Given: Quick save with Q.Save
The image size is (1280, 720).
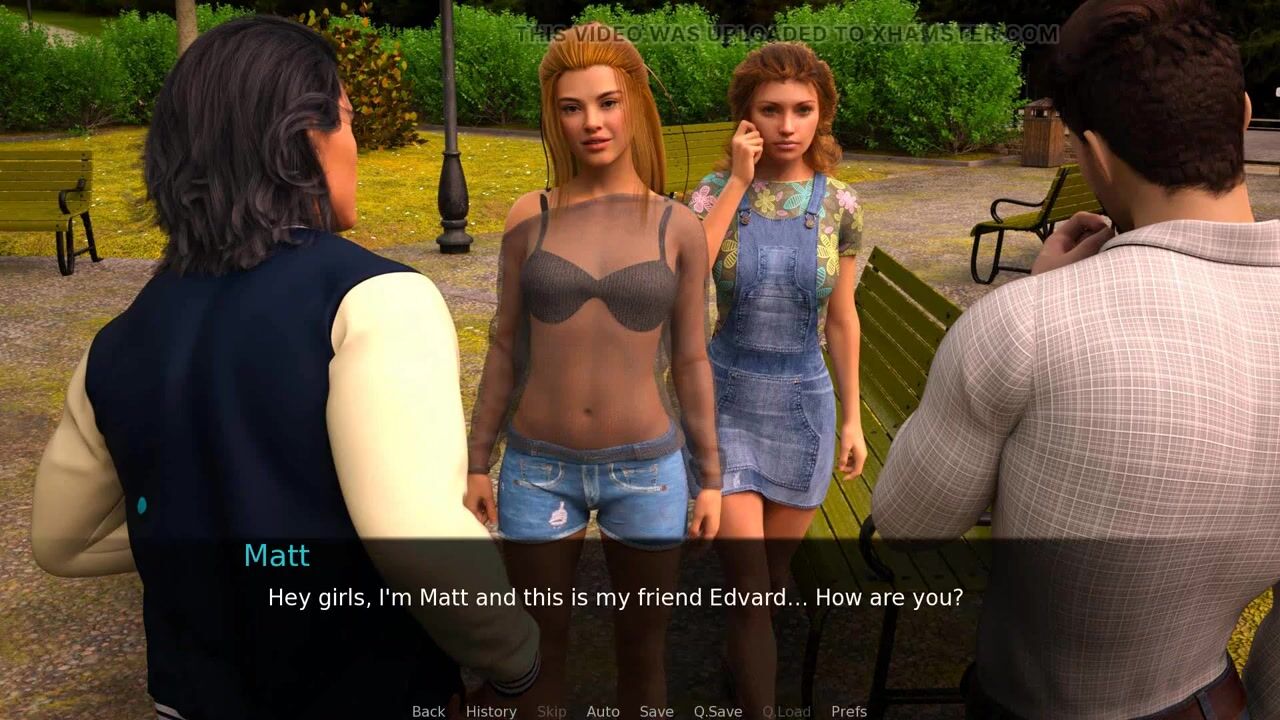Looking at the screenshot, I should [718, 711].
